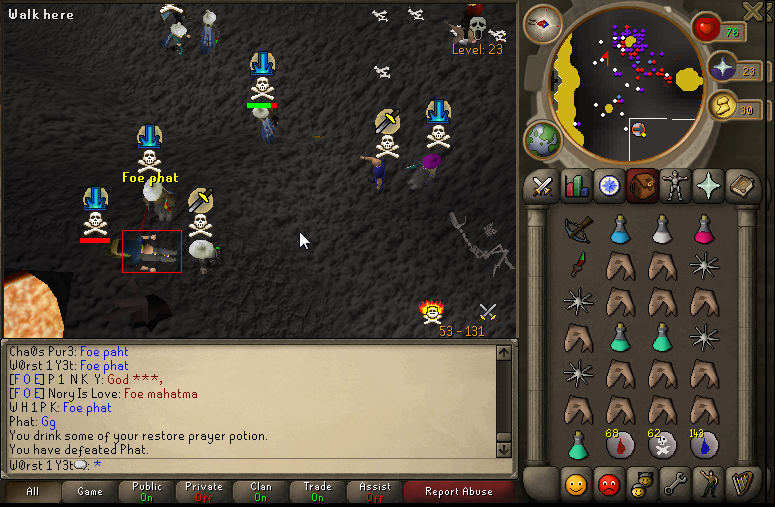Open the world map globe

tap(543, 139)
